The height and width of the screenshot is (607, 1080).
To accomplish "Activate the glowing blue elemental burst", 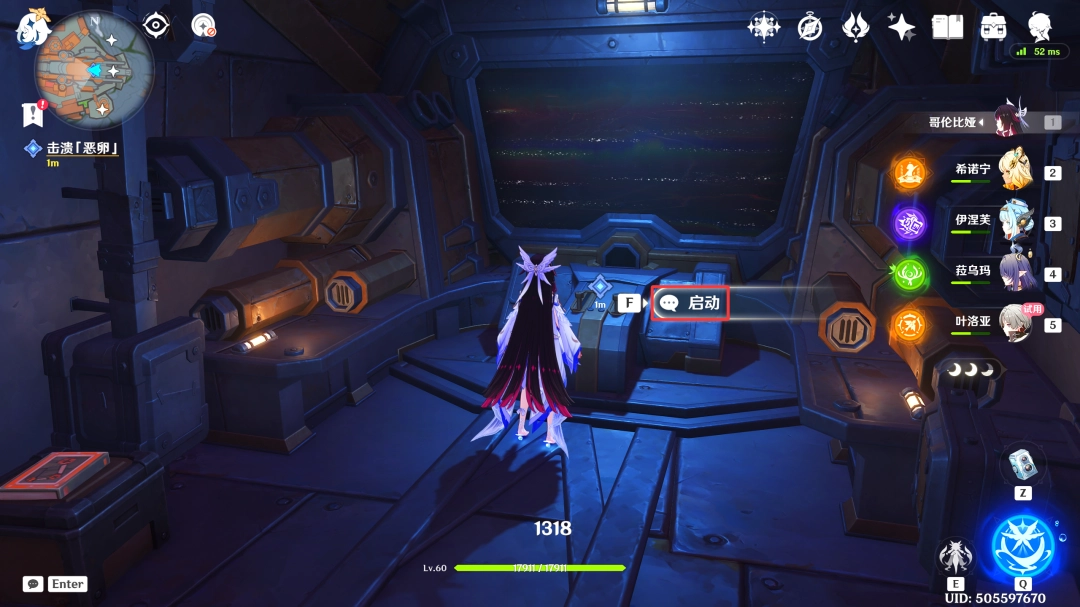I will (x=1022, y=547).
